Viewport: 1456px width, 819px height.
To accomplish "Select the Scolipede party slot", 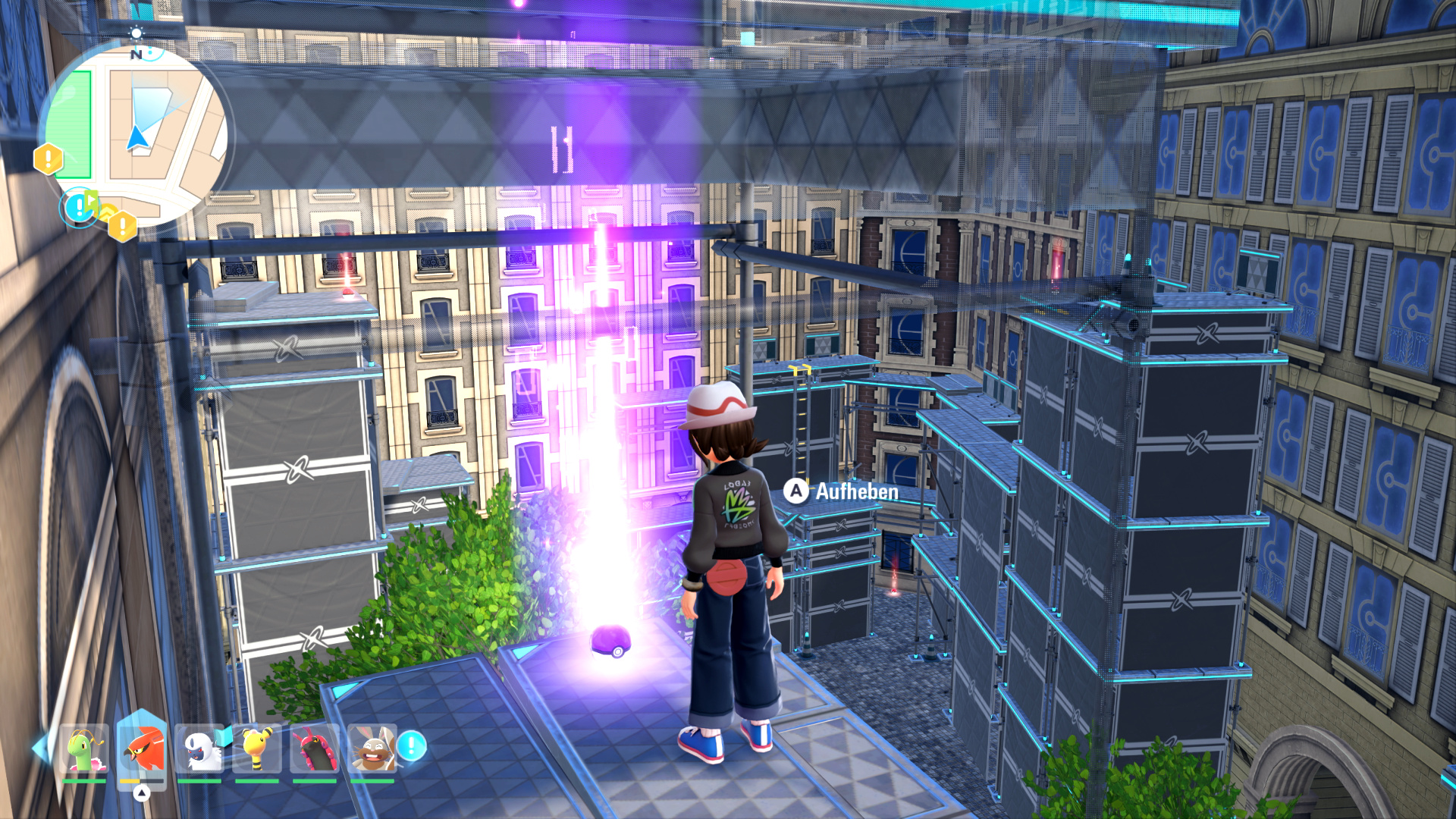I will click(x=315, y=749).
